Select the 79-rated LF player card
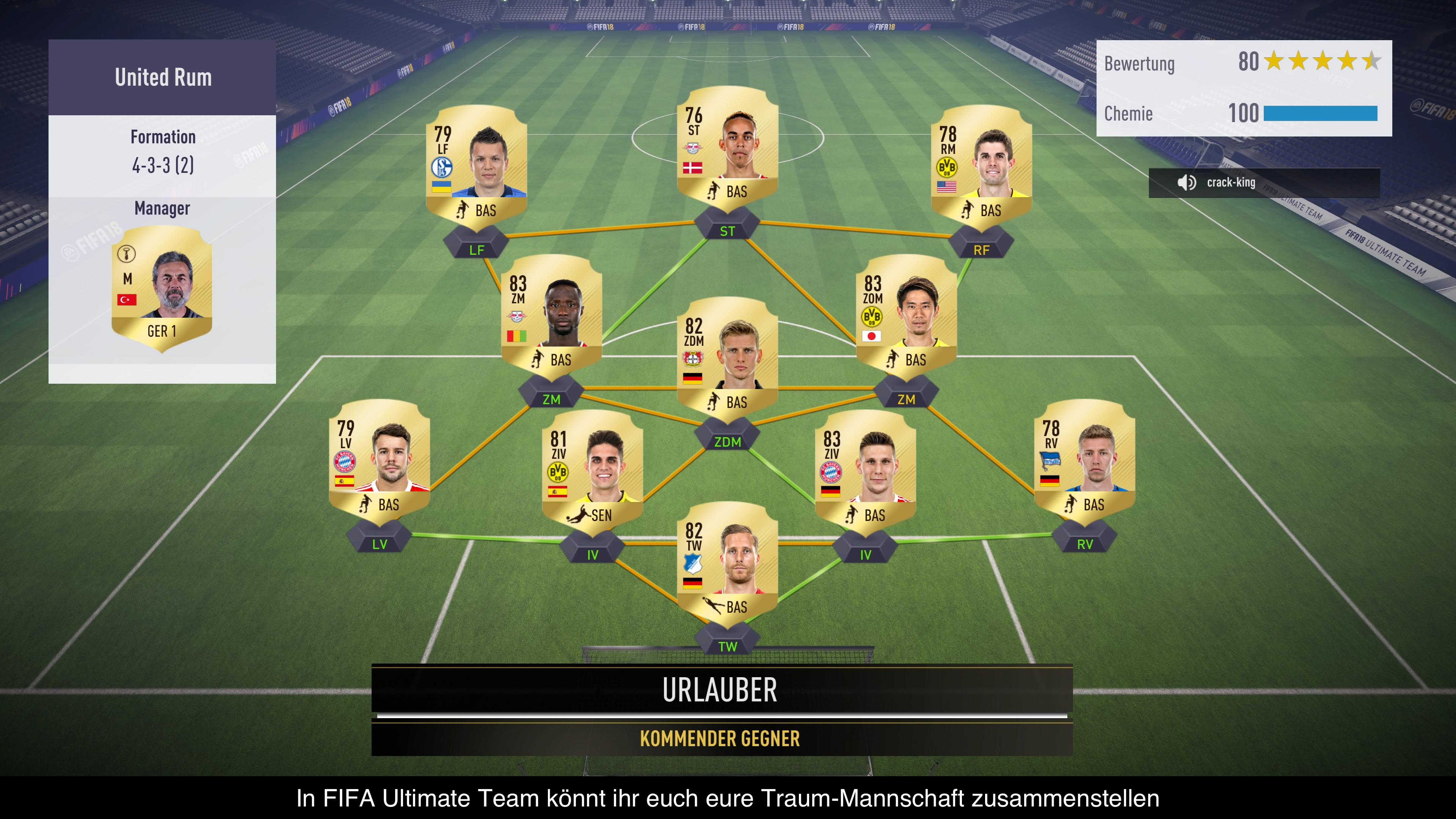 coord(477,167)
